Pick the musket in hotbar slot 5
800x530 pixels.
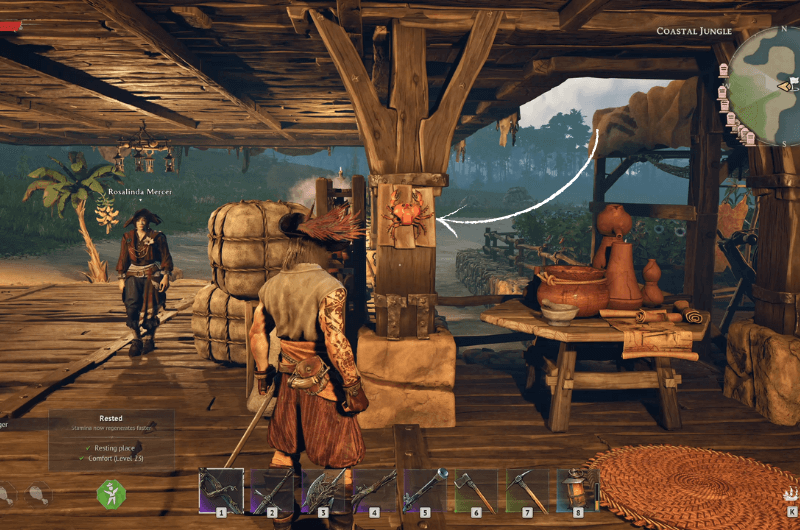tap(427, 491)
